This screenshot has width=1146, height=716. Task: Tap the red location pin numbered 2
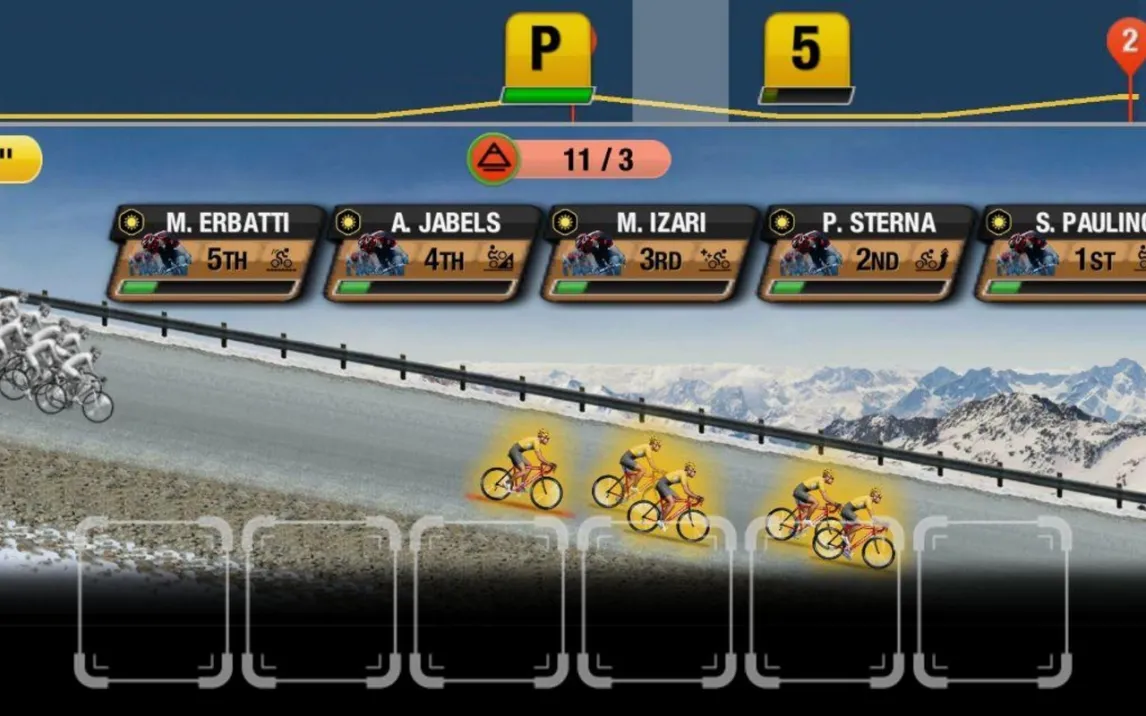pos(1129,43)
